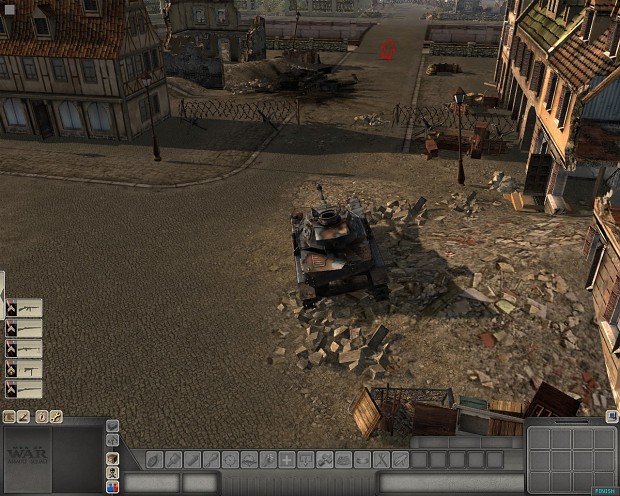Choose the crosshair targeting command
The image size is (620, 496).
coord(230,460)
